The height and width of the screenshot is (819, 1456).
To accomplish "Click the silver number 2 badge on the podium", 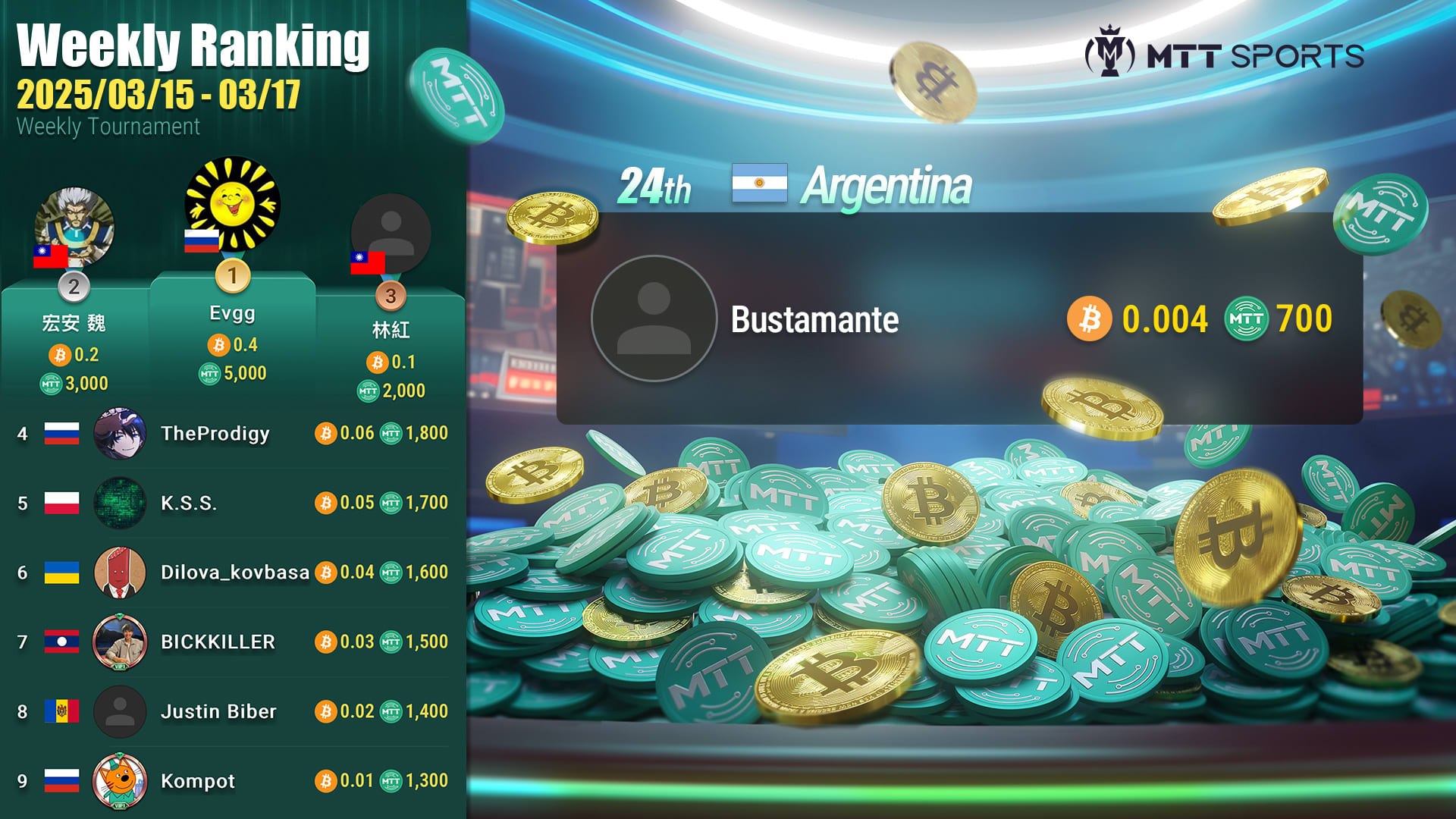I will pos(73,288).
